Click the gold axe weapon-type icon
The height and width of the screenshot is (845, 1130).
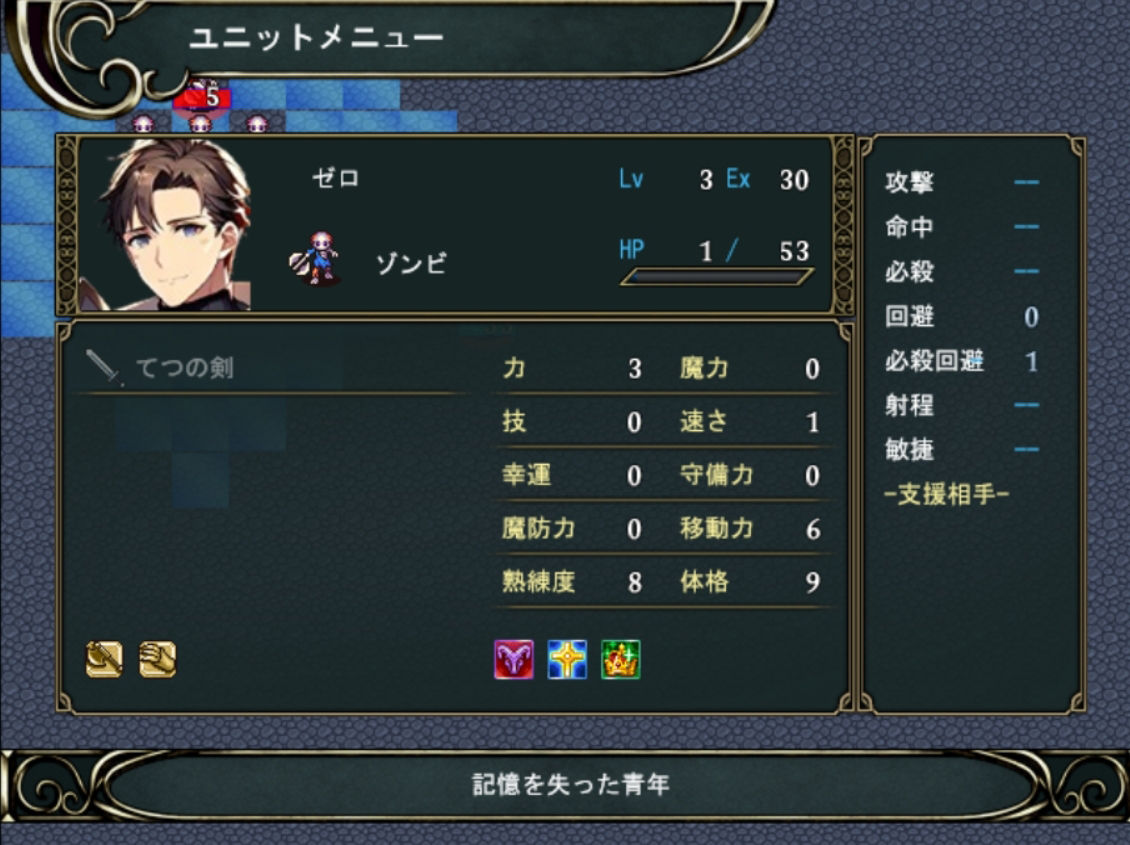click(104, 659)
